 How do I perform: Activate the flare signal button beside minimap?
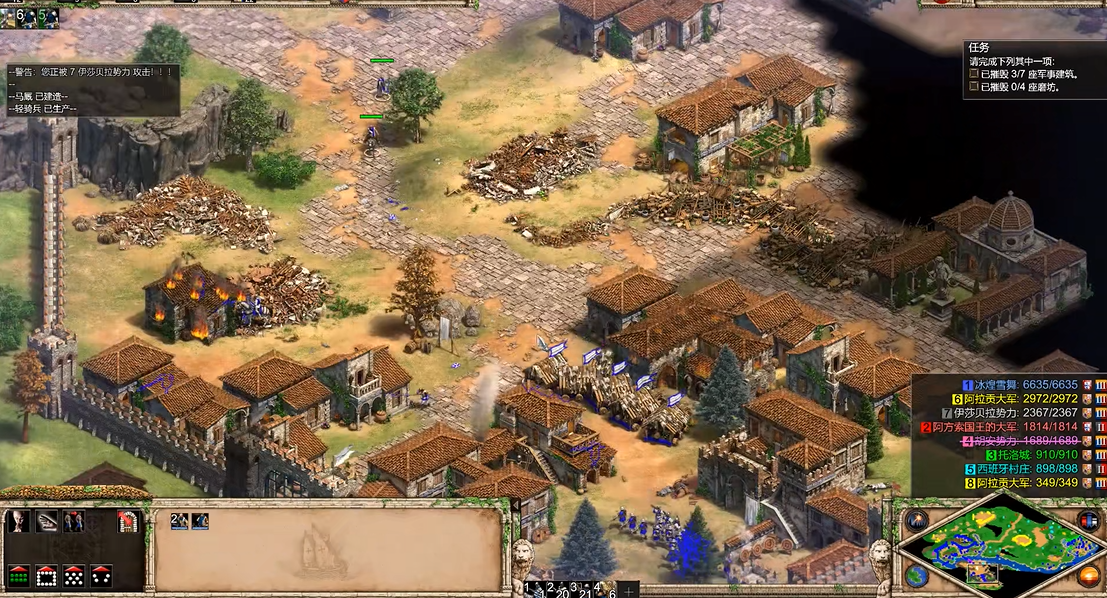(916, 521)
